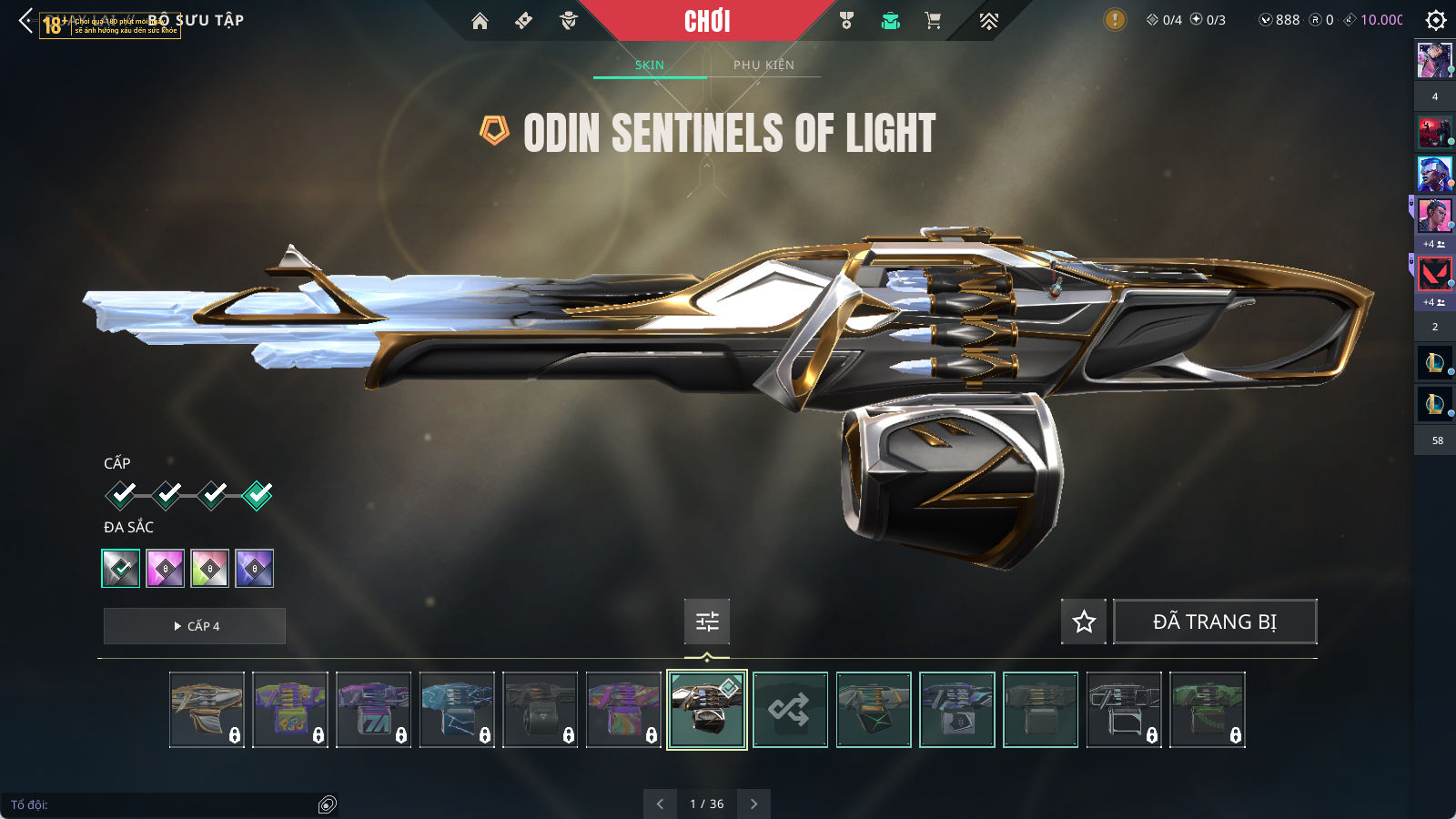
Task: Open the yellow warning notification icon
Action: pyautogui.click(x=1115, y=20)
